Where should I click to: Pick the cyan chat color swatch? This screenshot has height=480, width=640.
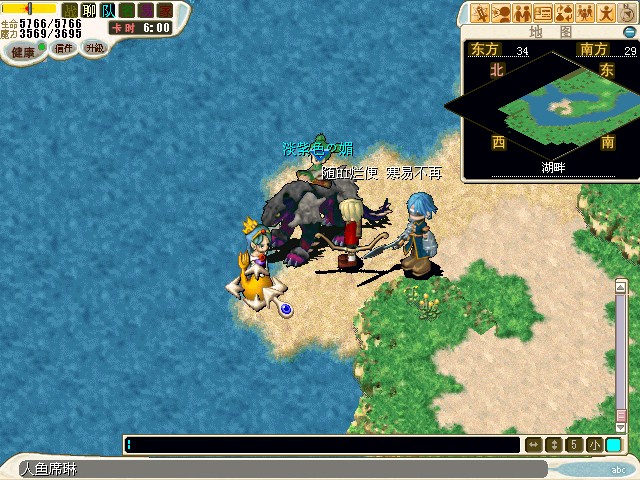click(x=613, y=445)
